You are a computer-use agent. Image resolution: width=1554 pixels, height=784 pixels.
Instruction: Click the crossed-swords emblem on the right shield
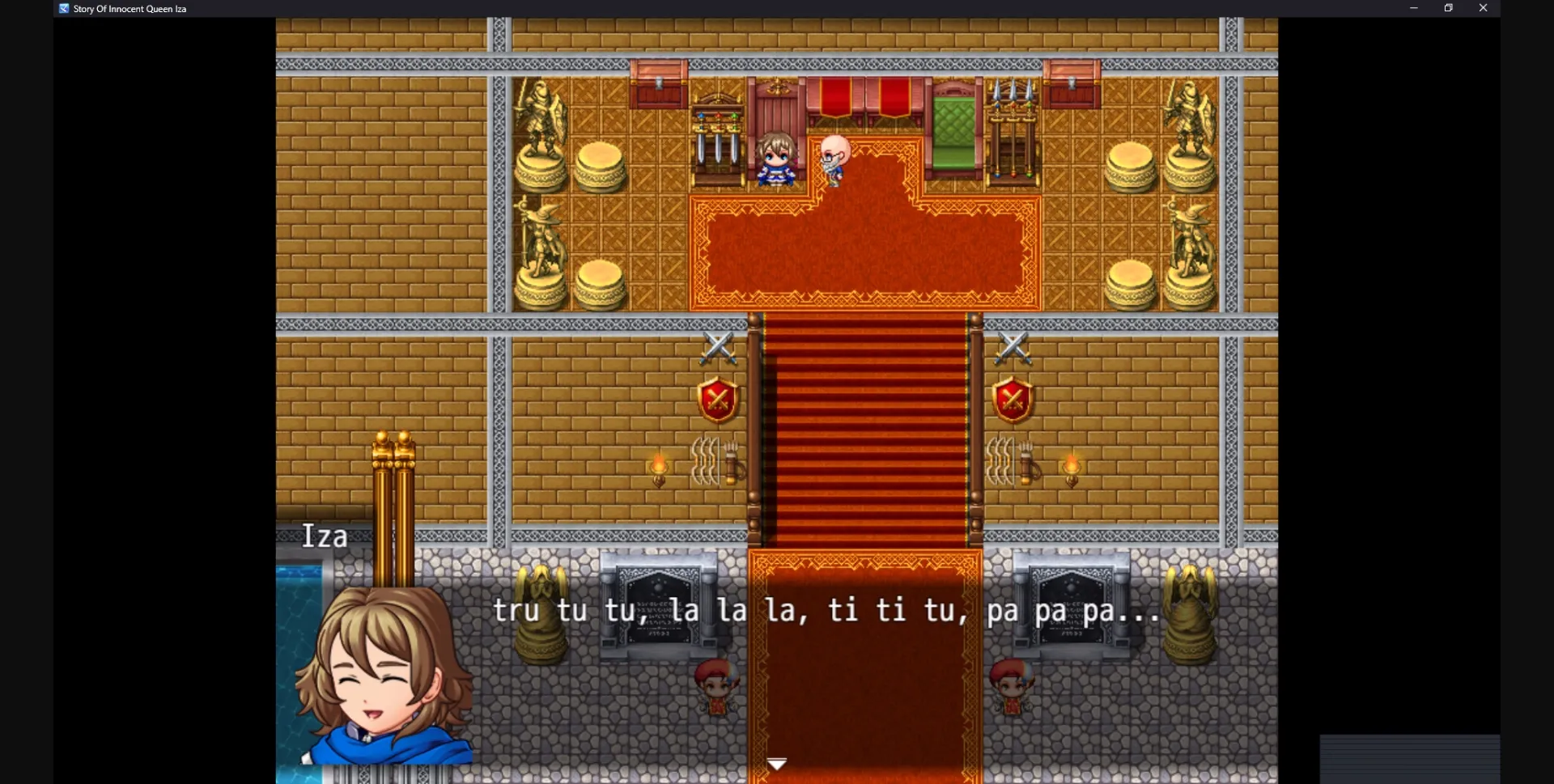[1014, 398]
